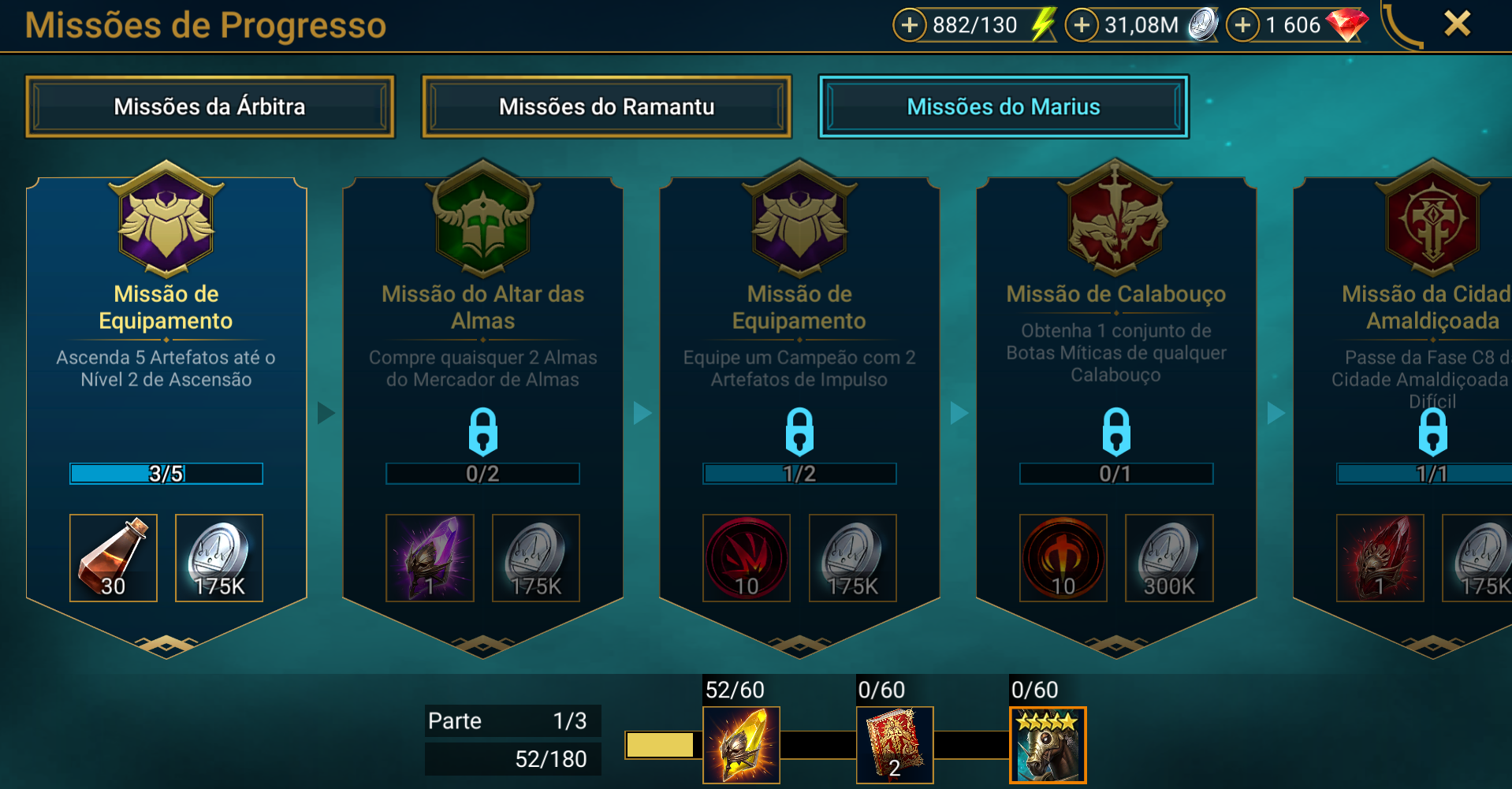View the red book milestone reward
This screenshot has height=789, width=1512.
[895, 745]
